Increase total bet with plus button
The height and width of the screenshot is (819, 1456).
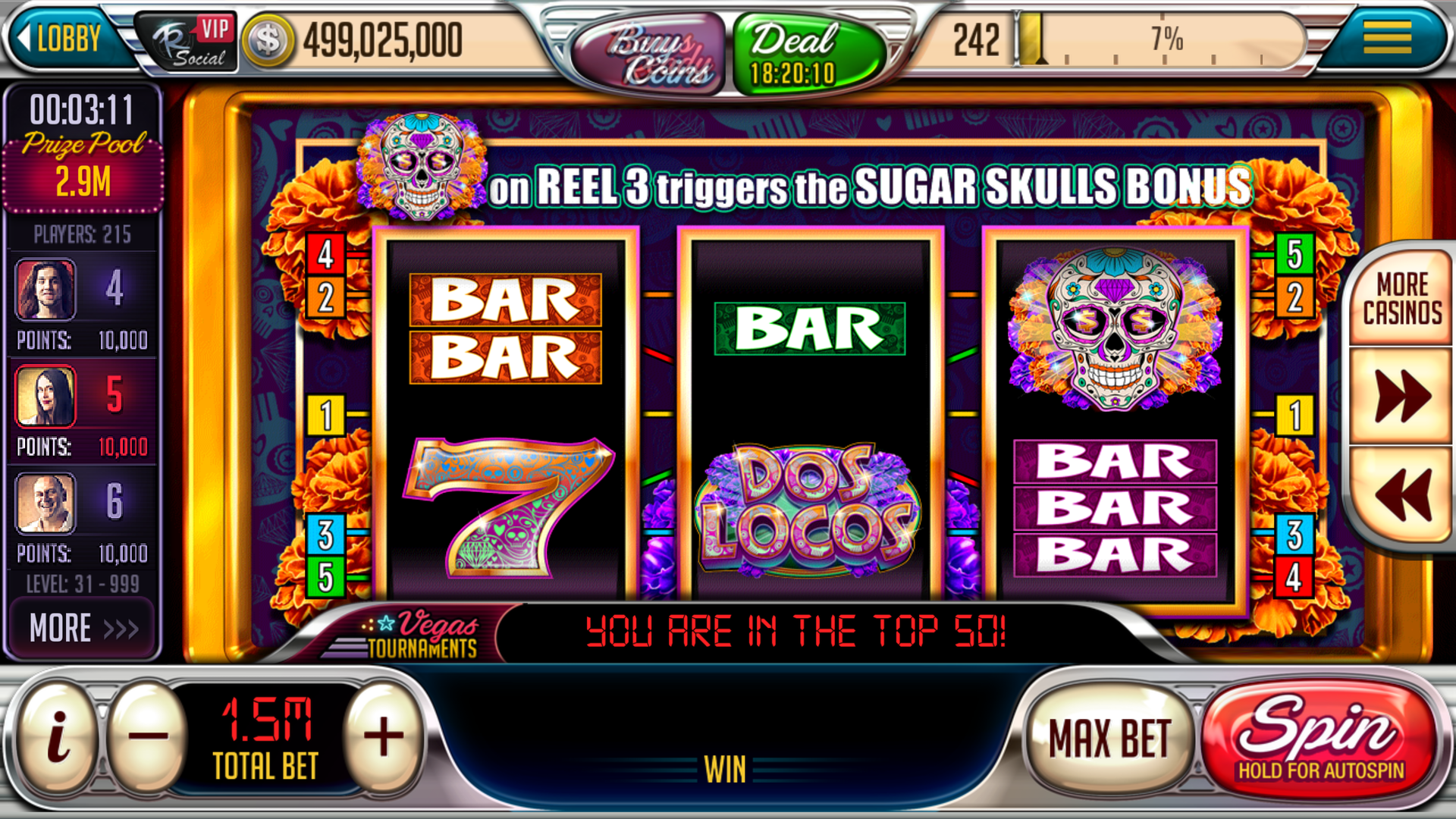pos(383,736)
